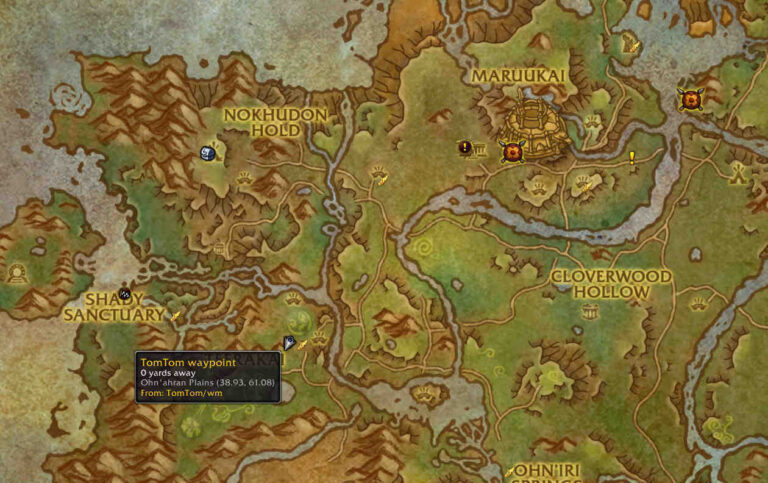Select the golden feather marker beside Shady Sanctuary label

pos(177,315)
